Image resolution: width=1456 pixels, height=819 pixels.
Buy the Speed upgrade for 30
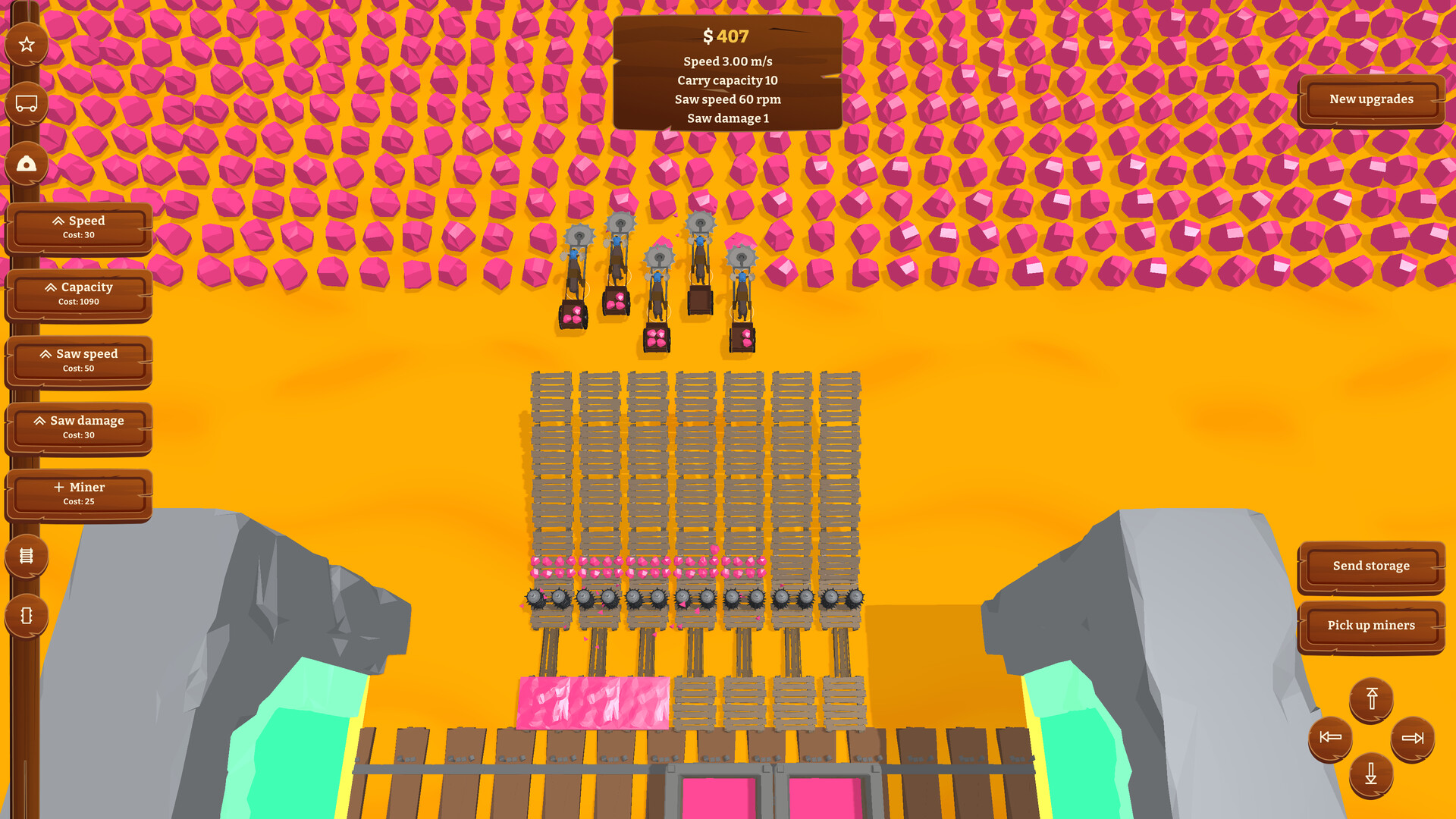(79, 227)
